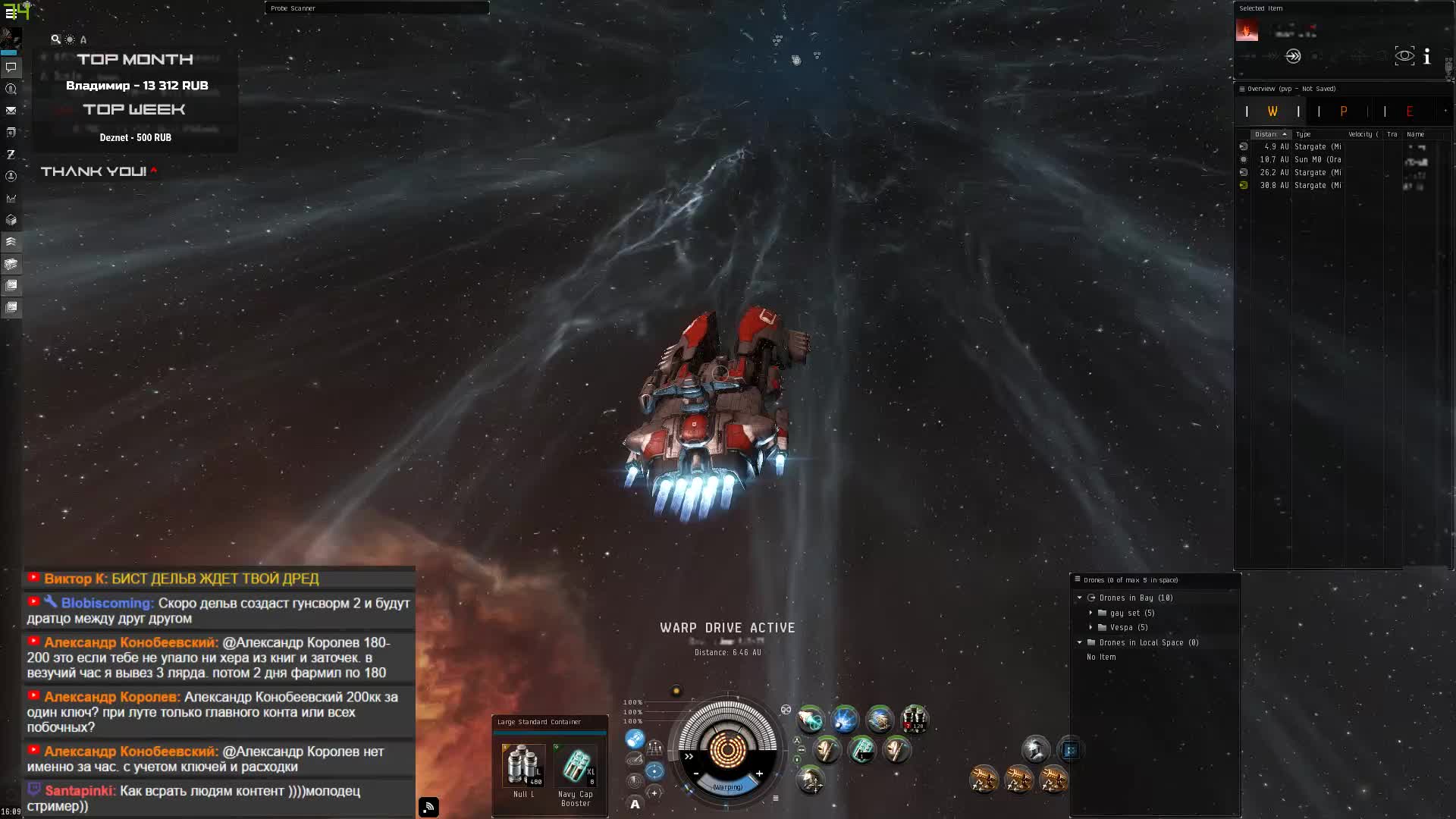Switch to the P overview tab
This screenshot has width=1456, height=819.
pos(1343,111)
